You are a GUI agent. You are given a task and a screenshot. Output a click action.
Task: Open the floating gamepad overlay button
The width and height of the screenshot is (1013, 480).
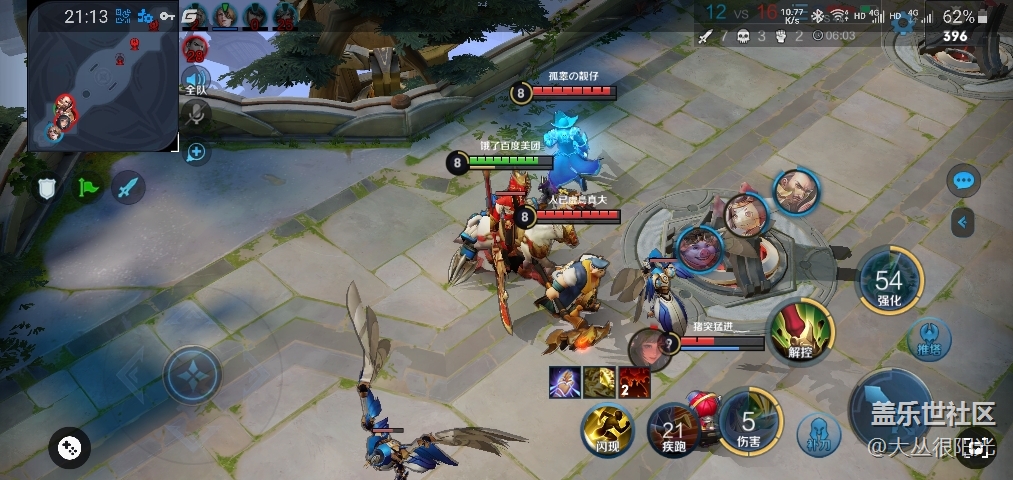pyautogui.click(x=68, y=447)
